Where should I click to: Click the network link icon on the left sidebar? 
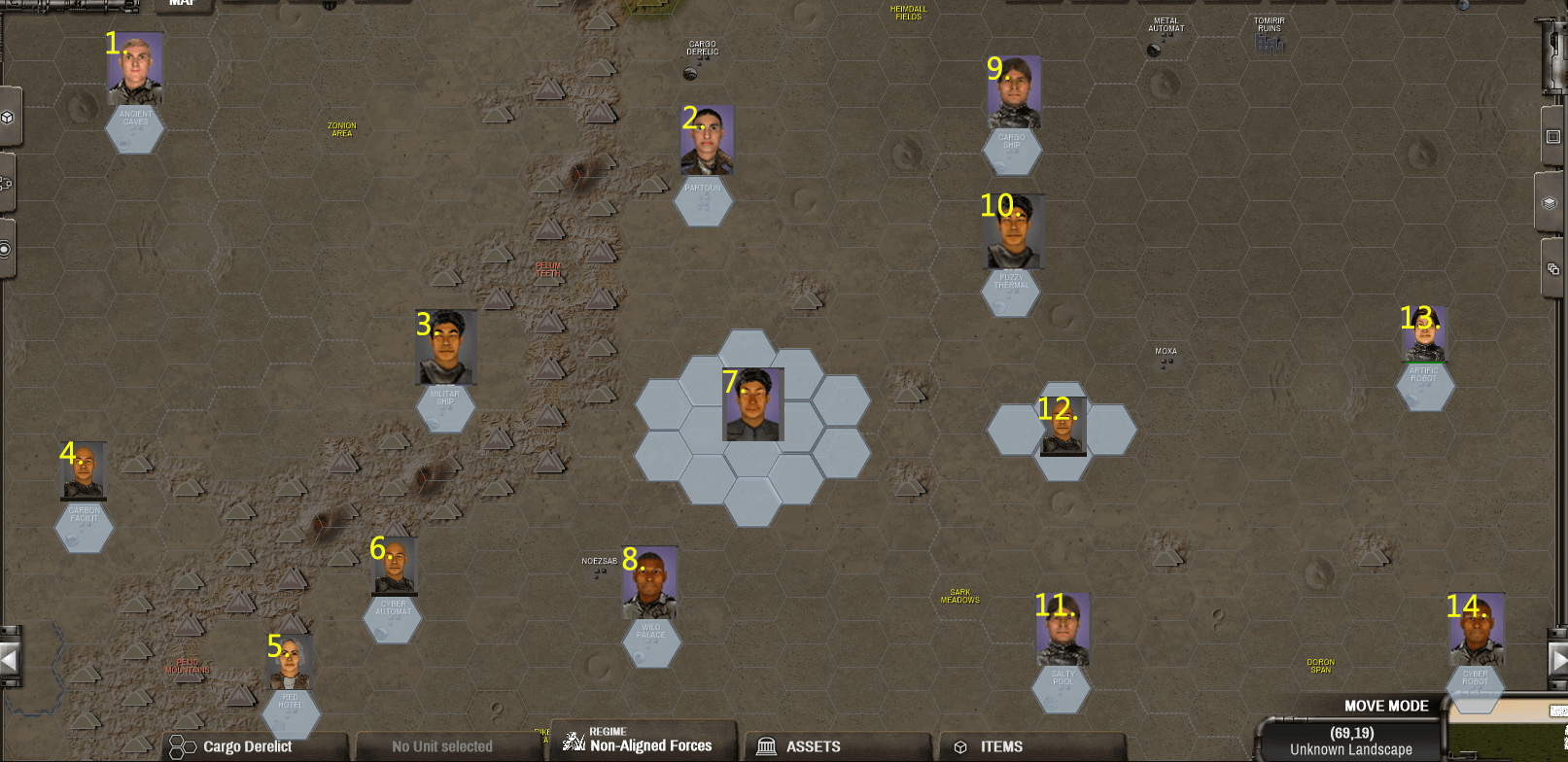coord(8,185)
